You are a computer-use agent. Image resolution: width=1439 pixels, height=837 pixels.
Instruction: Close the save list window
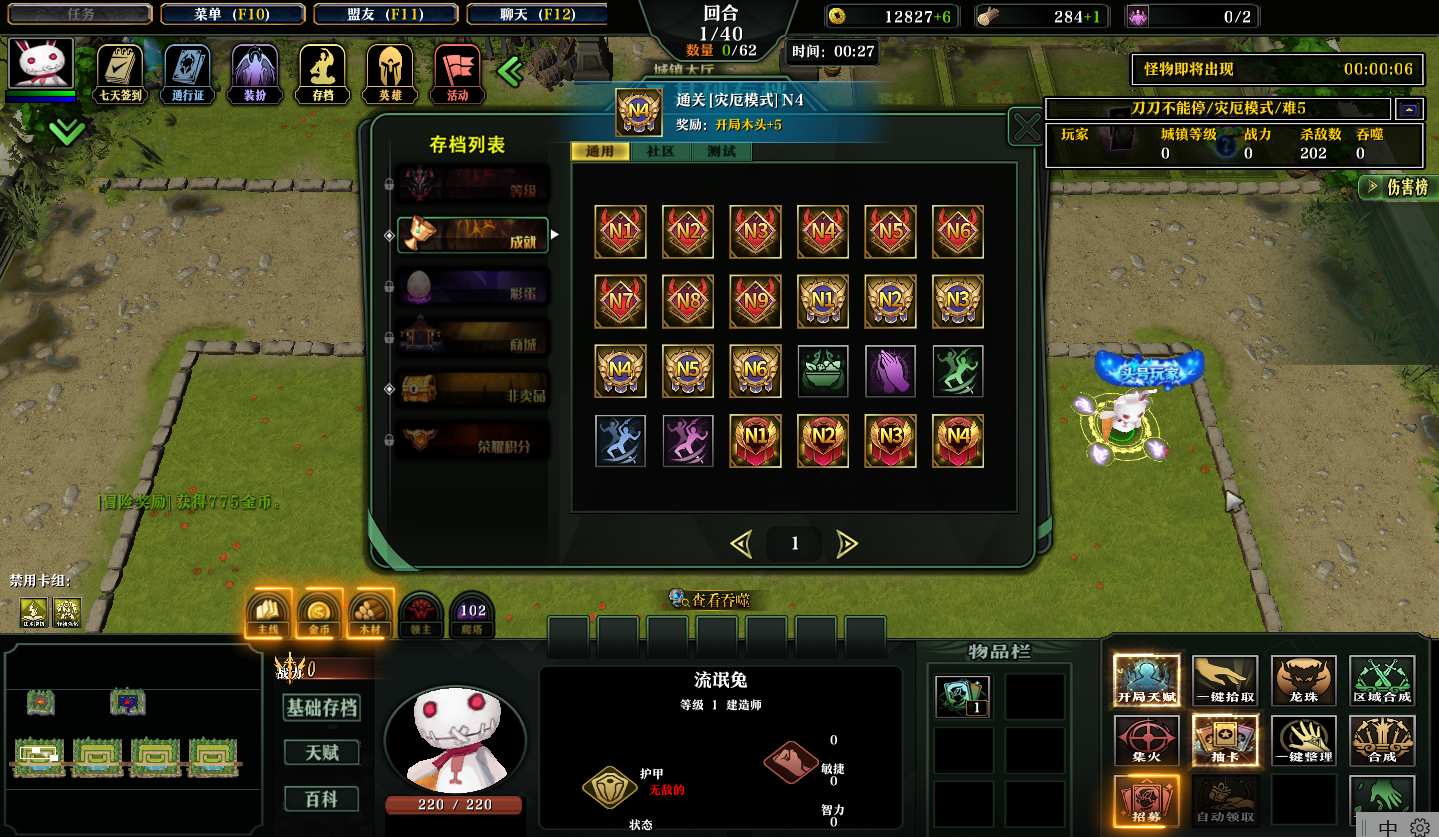pos(1027,128)
